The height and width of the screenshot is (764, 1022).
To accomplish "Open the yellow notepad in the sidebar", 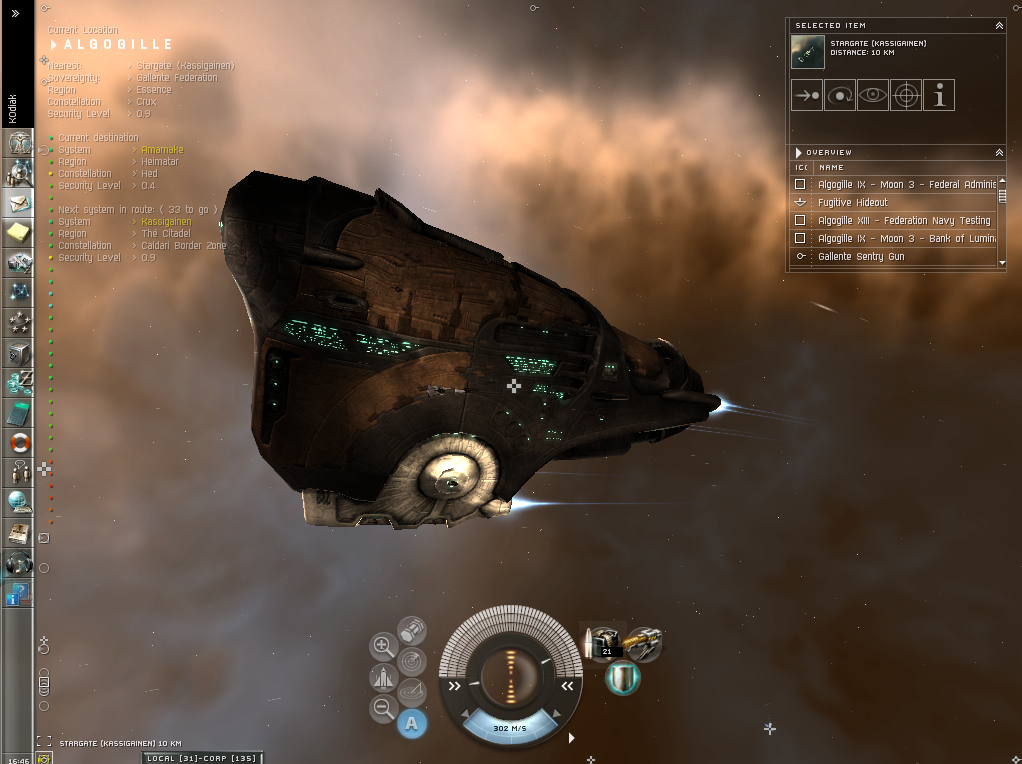I will coord(19,233).
